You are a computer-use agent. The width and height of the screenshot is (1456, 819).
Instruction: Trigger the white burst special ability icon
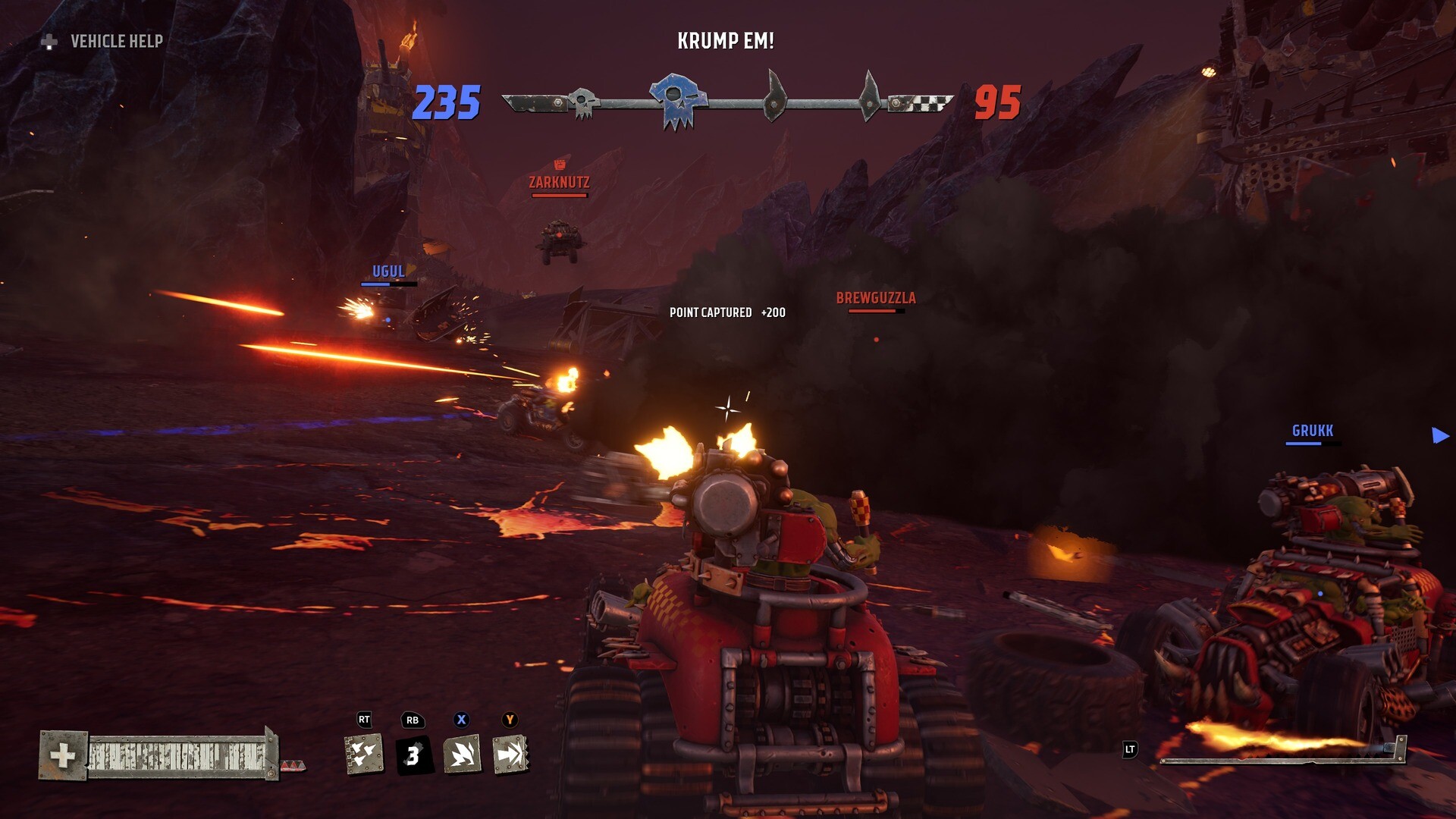[462, 755]
